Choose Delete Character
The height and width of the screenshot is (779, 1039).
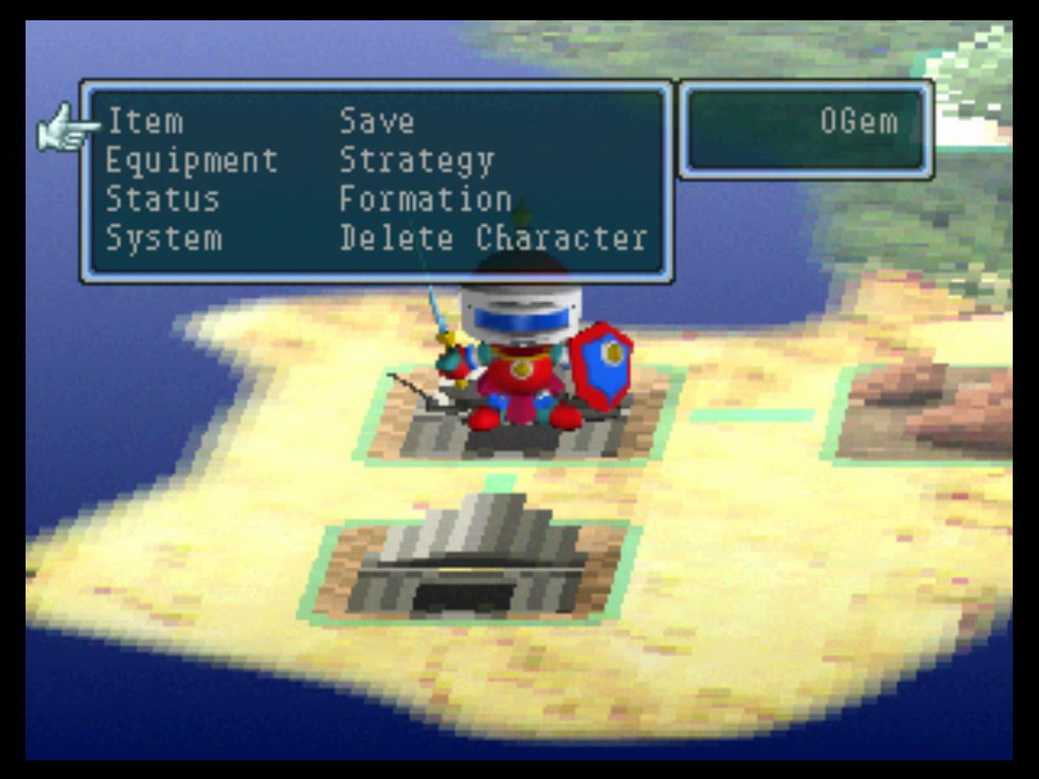point(493,238)
